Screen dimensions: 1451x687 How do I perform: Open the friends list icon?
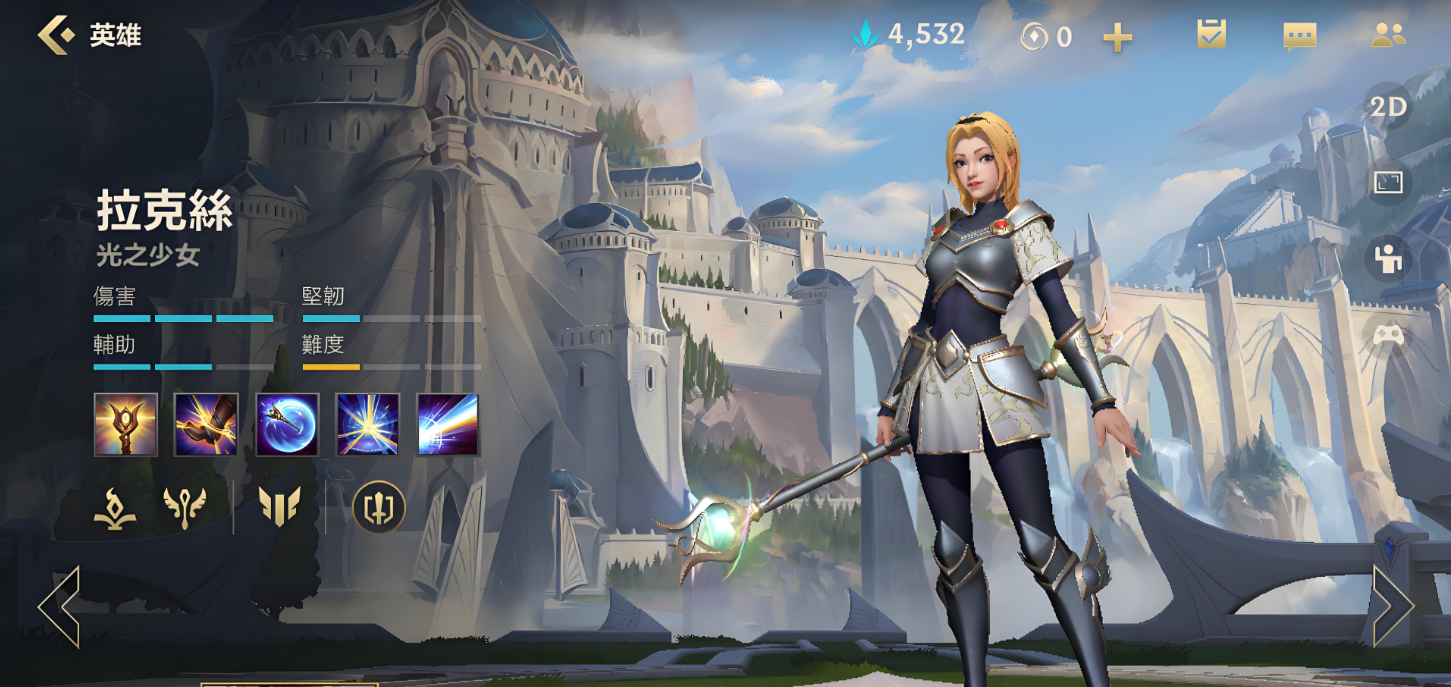(1387, 35)
